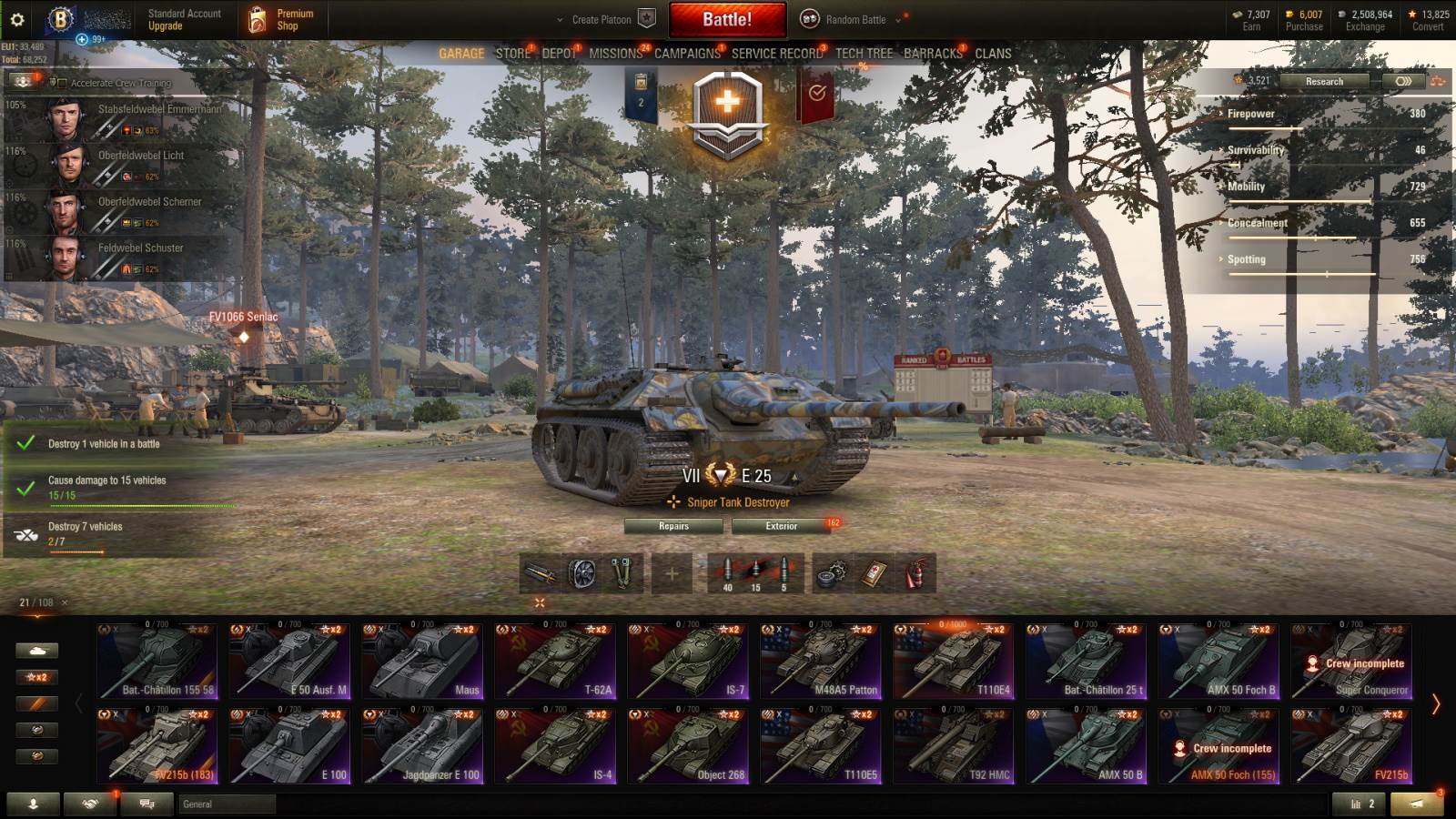Select the AP ammunition shell slot
The width and height of the screenshot is (1456, 819).
tap(728, 571)
